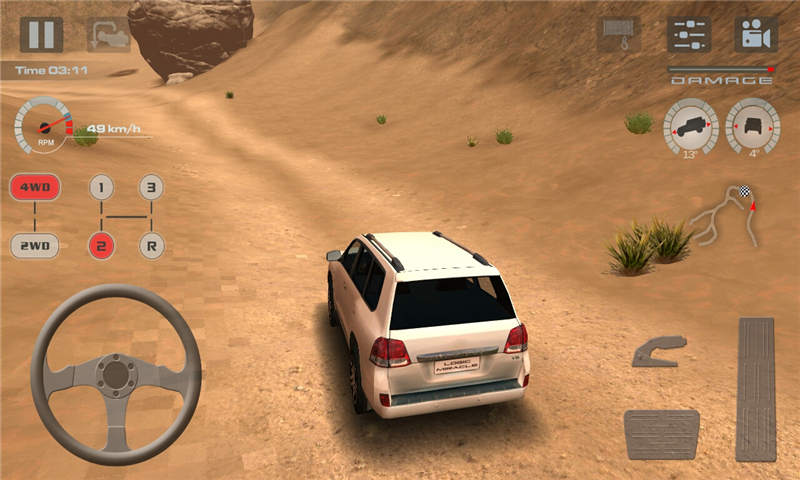Pull the handbrake lever
The height and width of the screenshot is (480, 800).
[659, 351]
